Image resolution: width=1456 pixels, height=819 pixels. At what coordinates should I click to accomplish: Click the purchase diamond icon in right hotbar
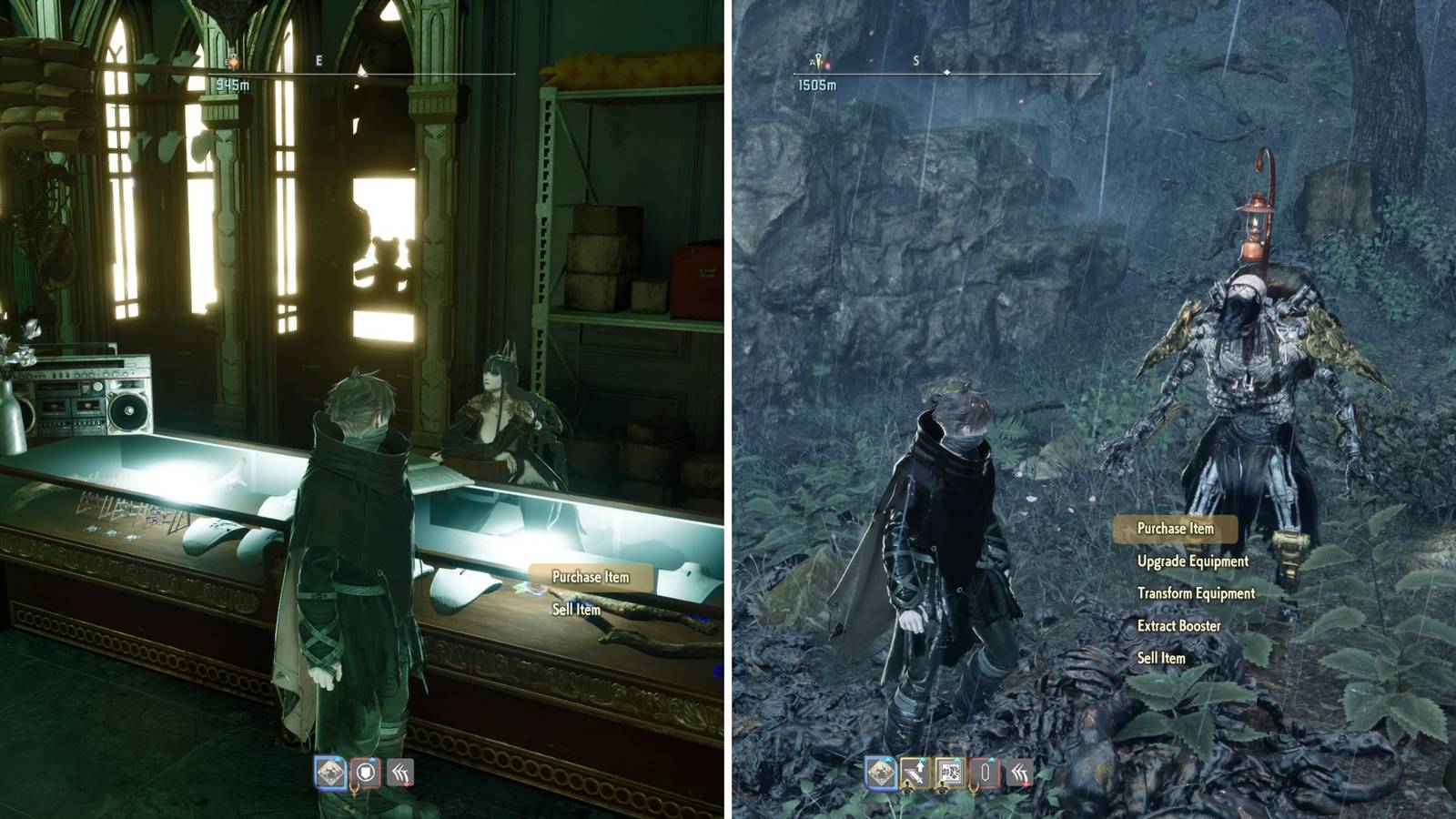(x=880, y=772)
